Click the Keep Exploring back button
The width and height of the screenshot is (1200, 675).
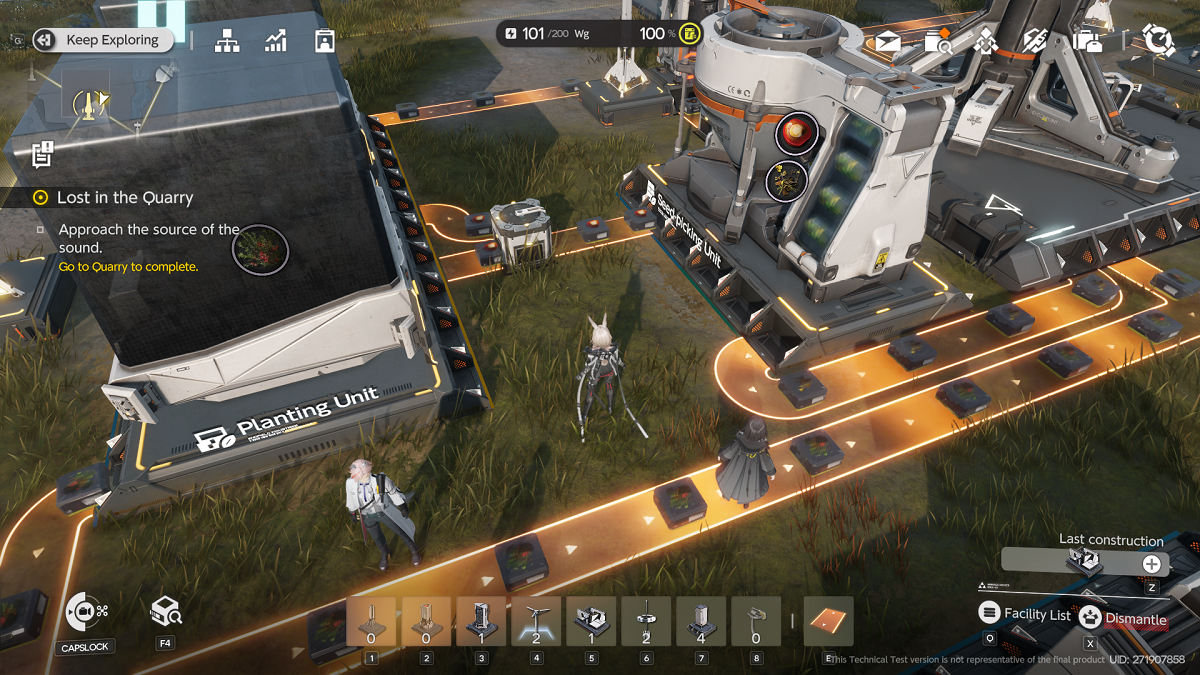(x=100, y=40)
